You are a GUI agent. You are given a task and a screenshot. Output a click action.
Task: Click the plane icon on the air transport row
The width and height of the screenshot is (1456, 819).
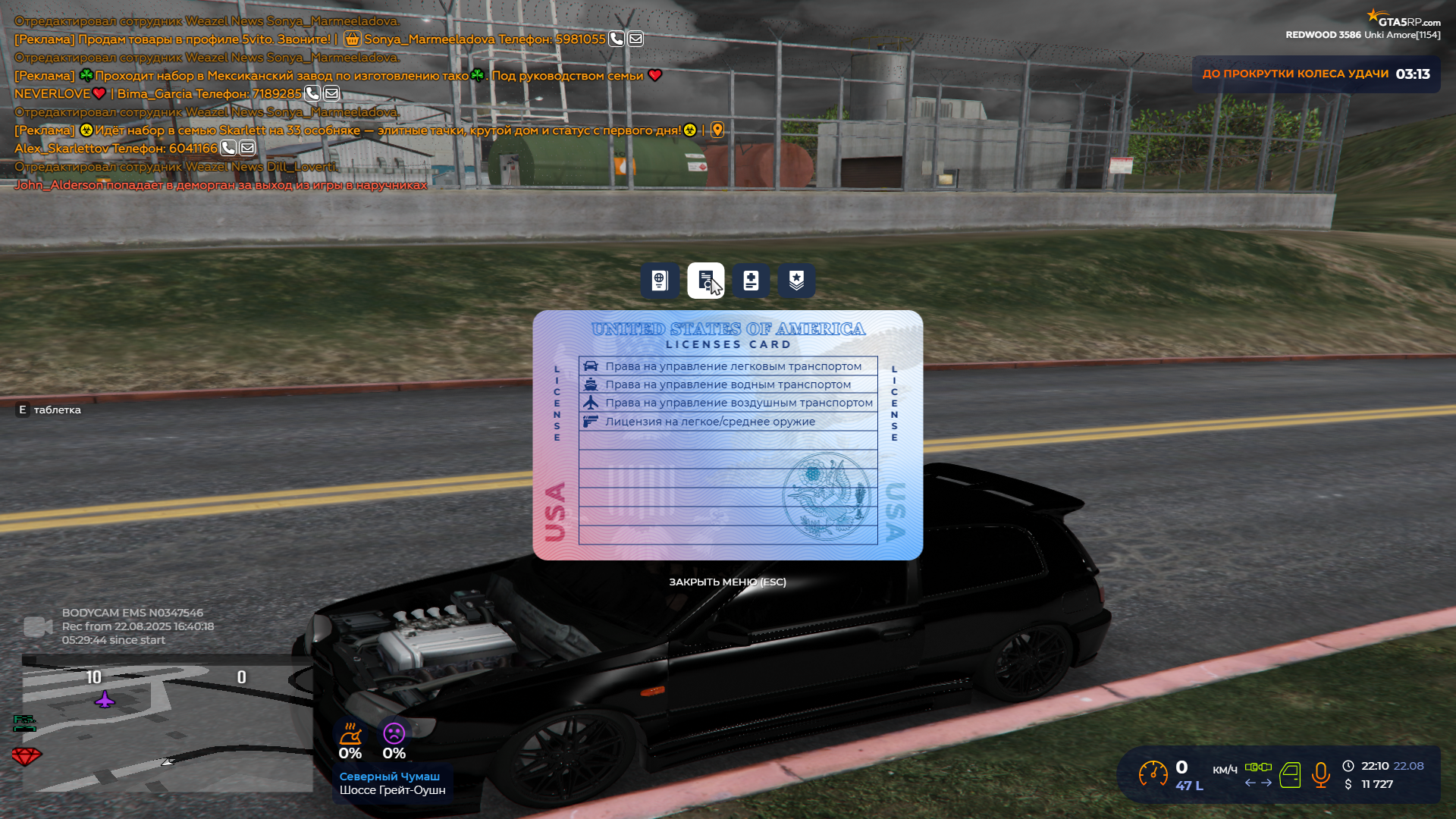[x=591, y=402]
